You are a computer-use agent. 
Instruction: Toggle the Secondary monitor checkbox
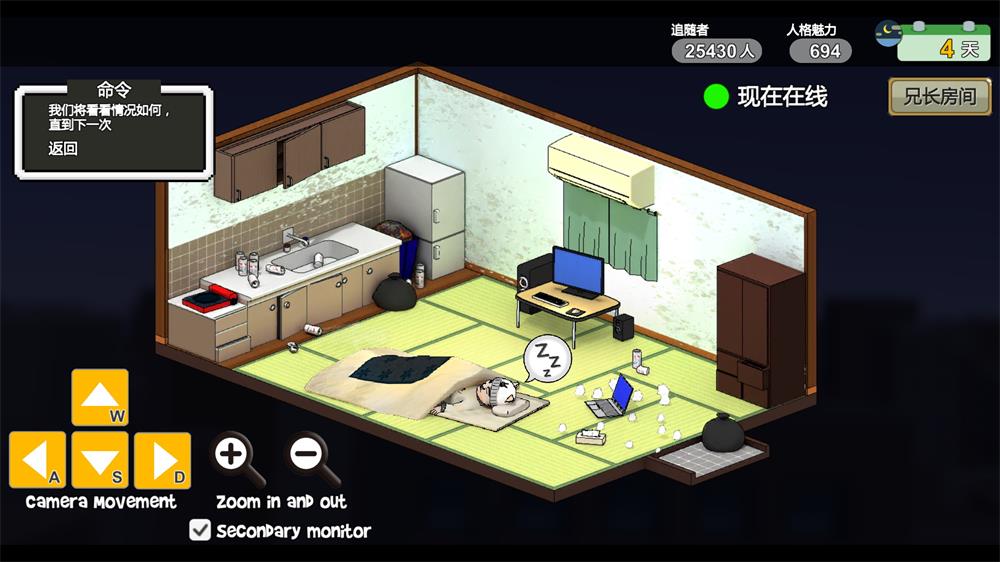200,531
